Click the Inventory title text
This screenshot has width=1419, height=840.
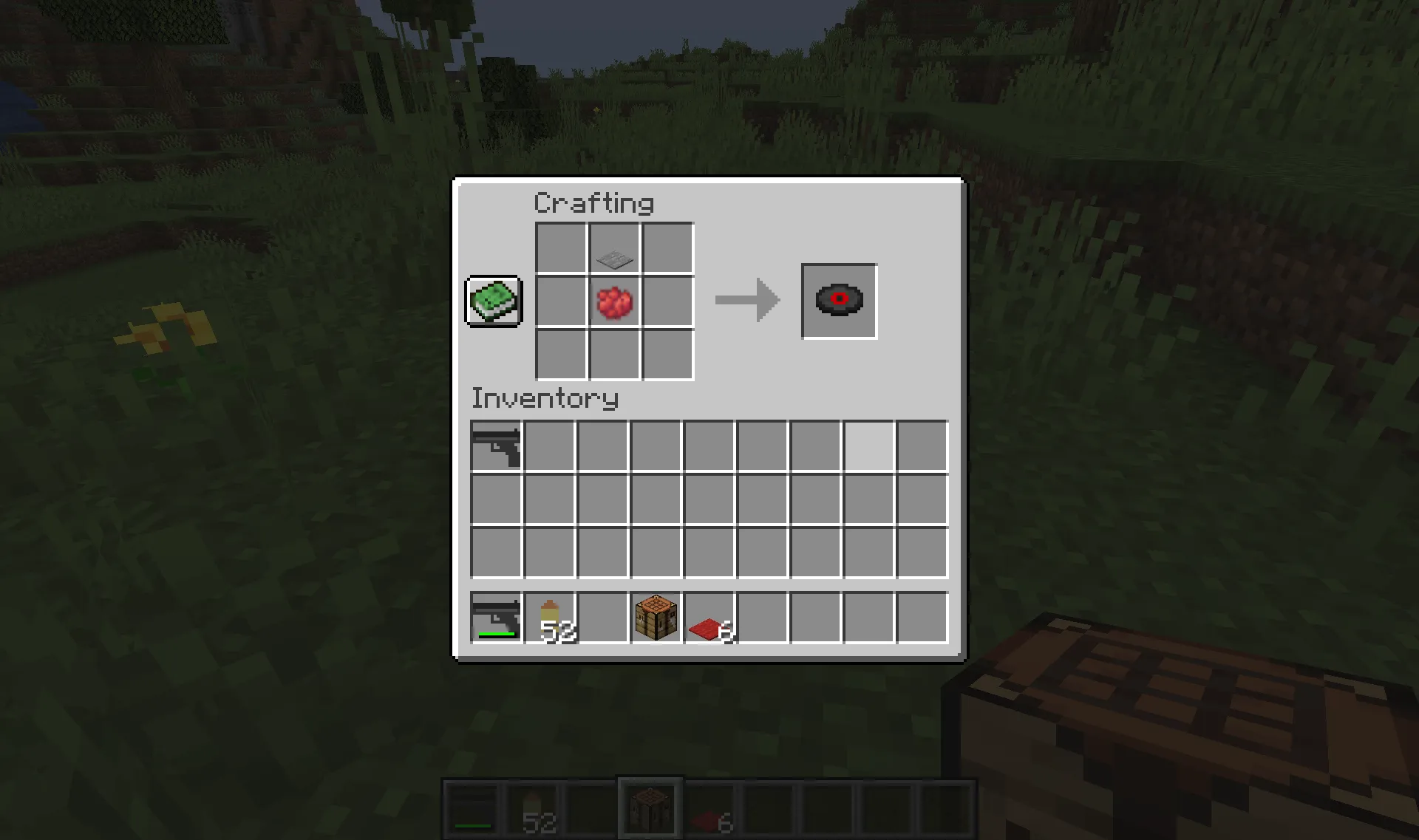pos(545,398)
